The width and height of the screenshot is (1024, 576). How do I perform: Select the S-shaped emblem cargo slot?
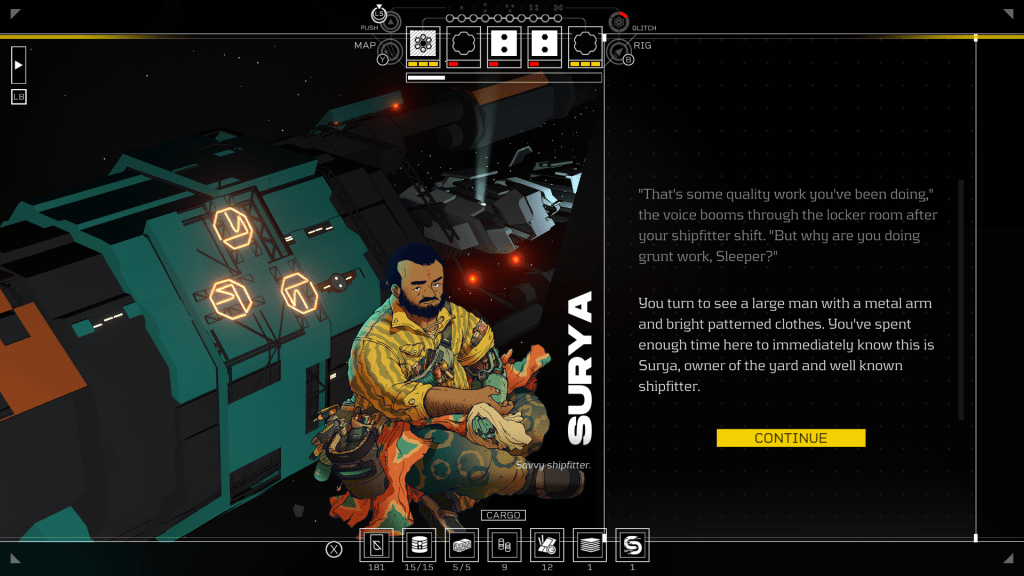632,545
